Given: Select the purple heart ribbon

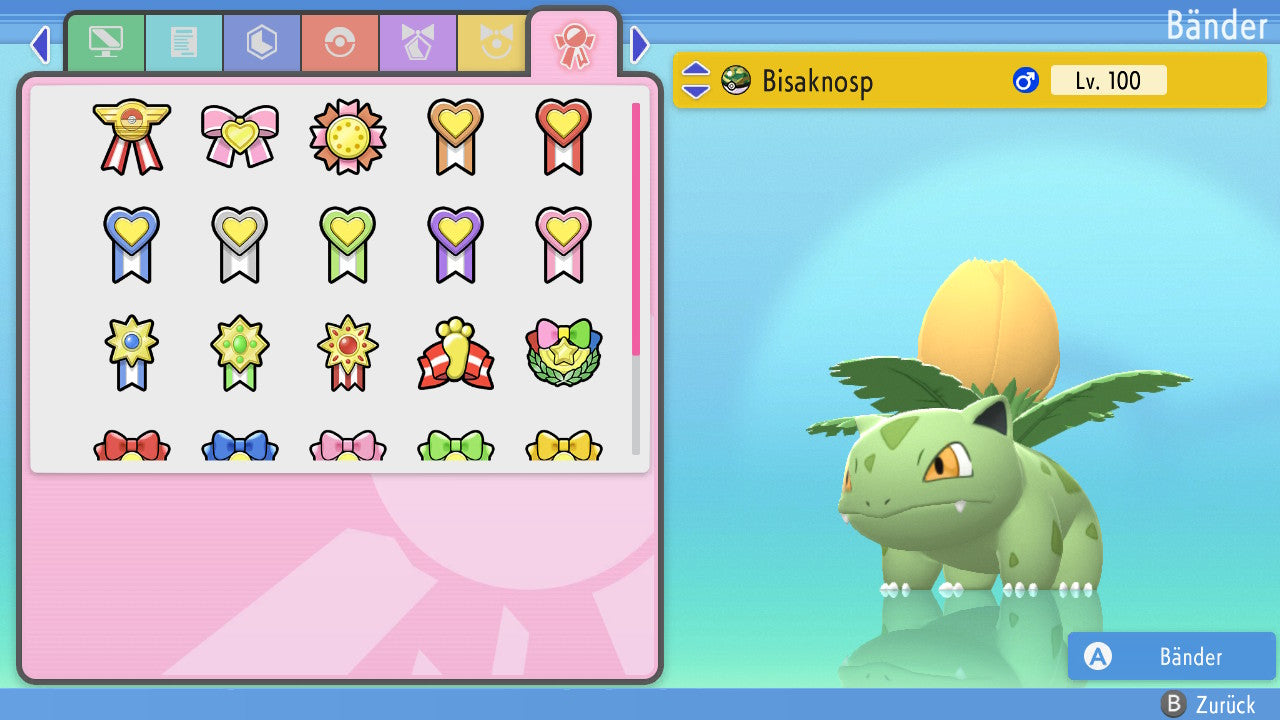Looking at the screenshot, I should pos(456,244).
